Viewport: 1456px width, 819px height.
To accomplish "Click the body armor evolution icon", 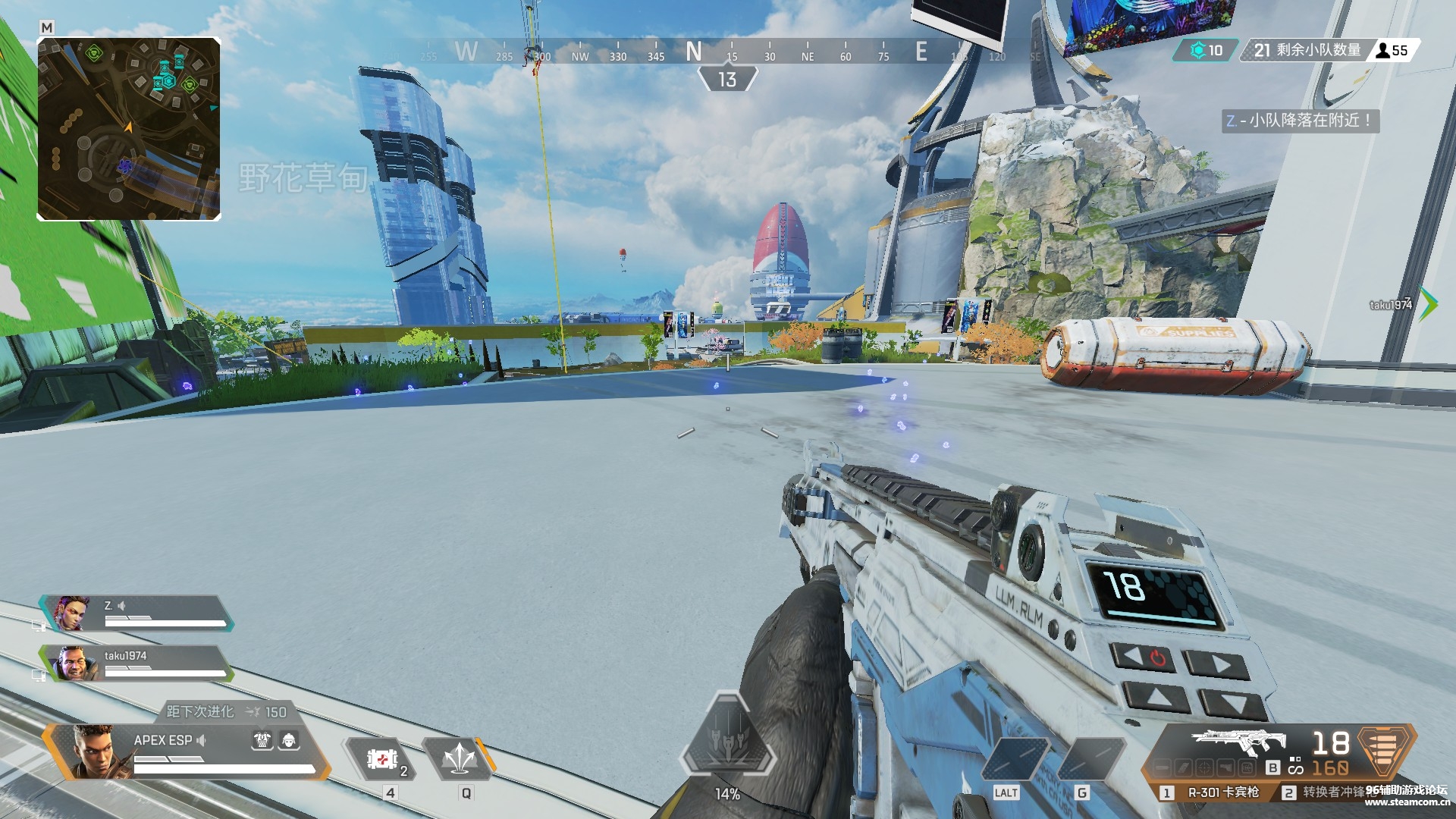I will (262, 741).
